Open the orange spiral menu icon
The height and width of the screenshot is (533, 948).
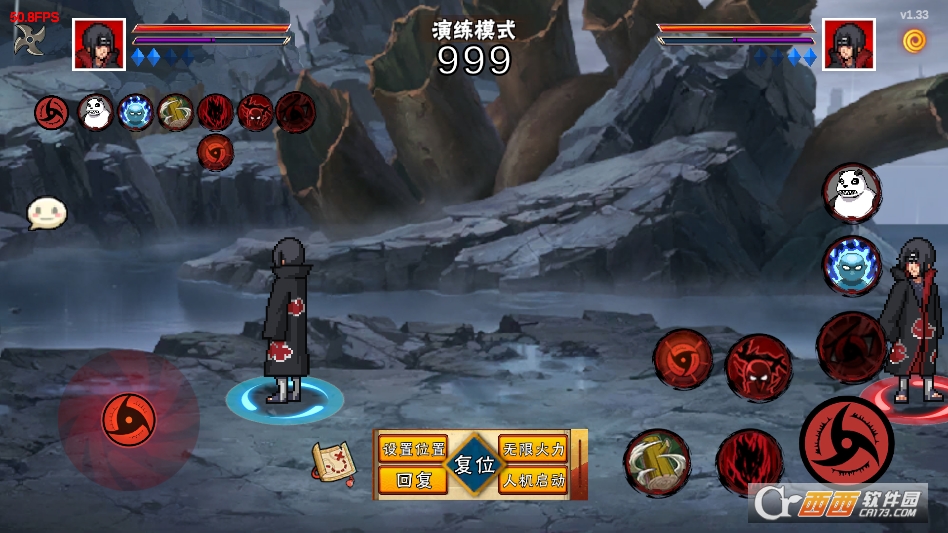[x=914, y=41]
